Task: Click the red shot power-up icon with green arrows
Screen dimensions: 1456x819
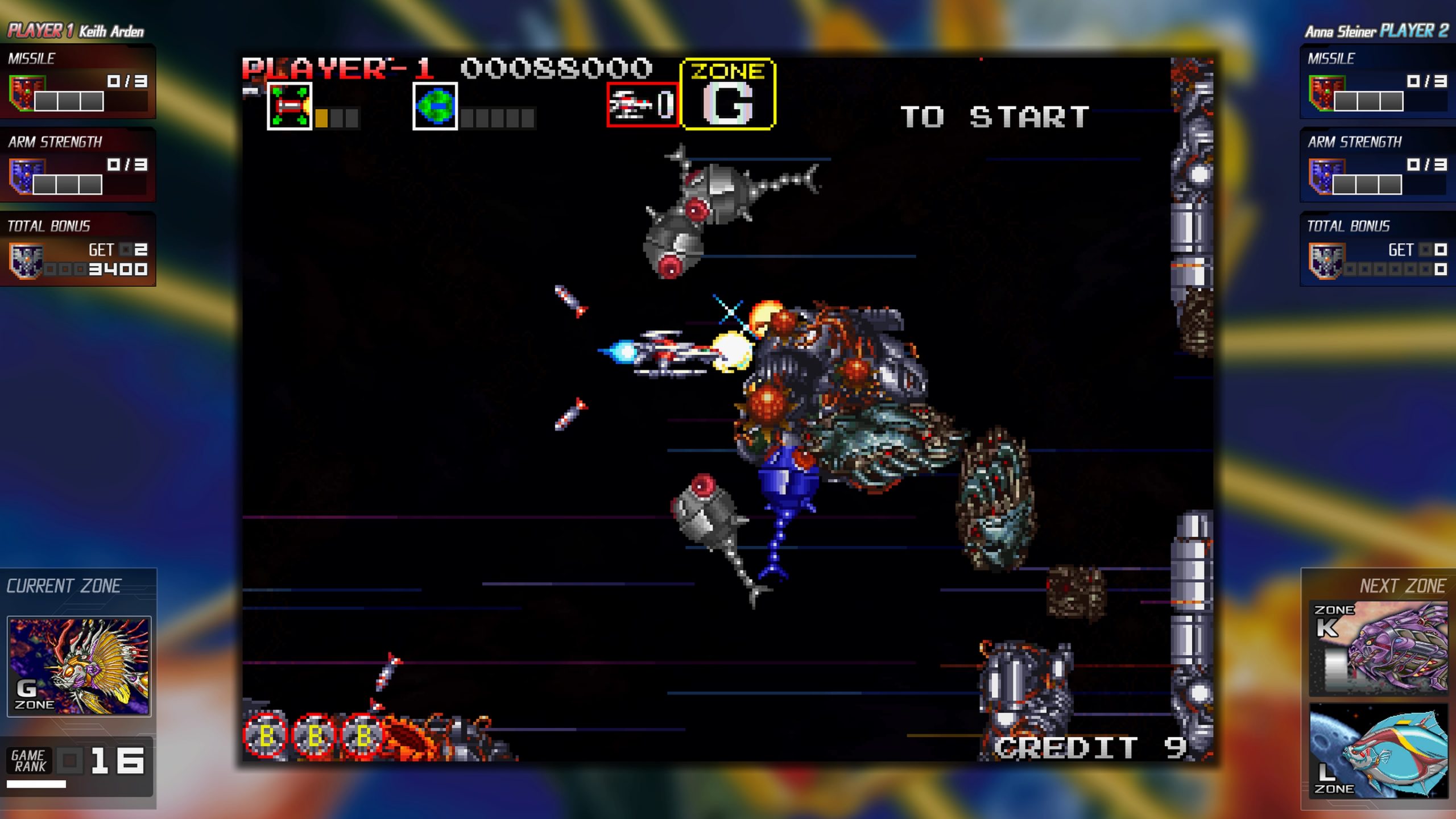Action: pyautogui.click(x=289, y=106)
